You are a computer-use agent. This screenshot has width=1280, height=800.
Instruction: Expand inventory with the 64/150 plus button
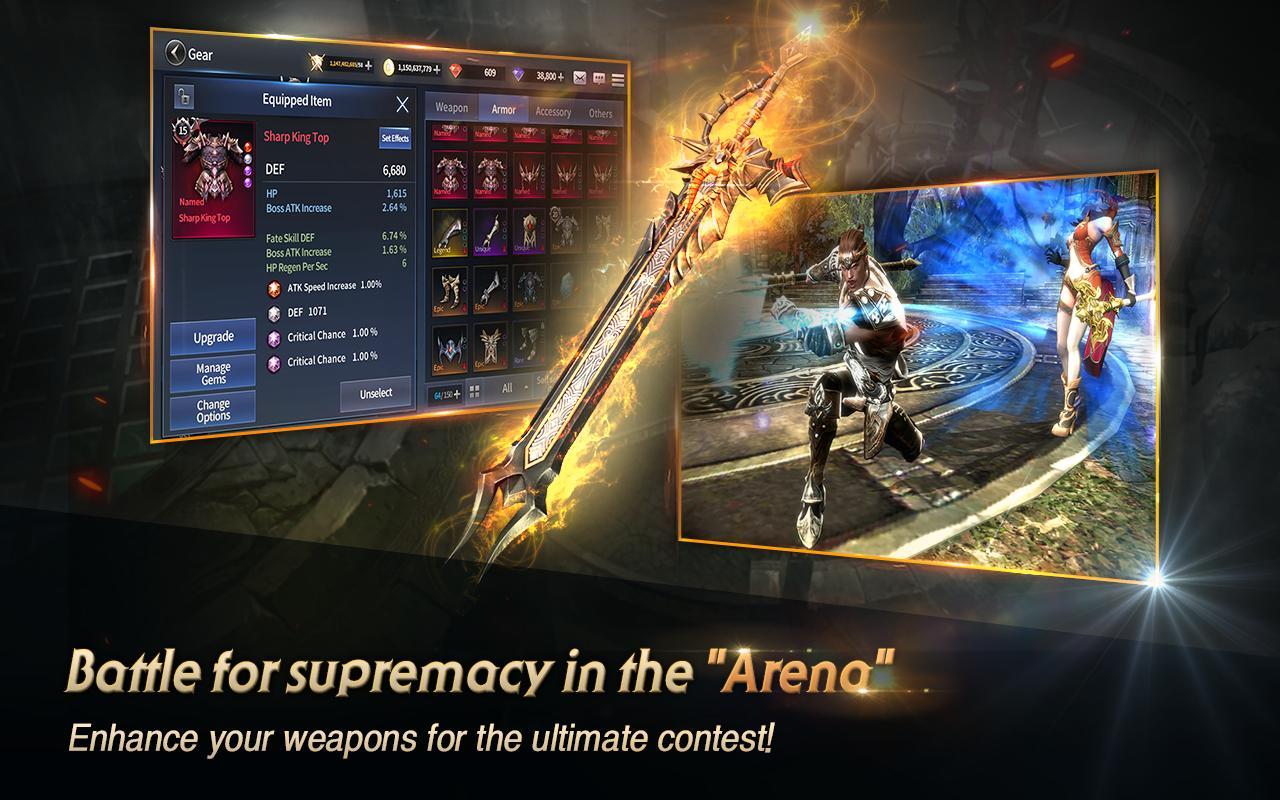tap(456, 394)
